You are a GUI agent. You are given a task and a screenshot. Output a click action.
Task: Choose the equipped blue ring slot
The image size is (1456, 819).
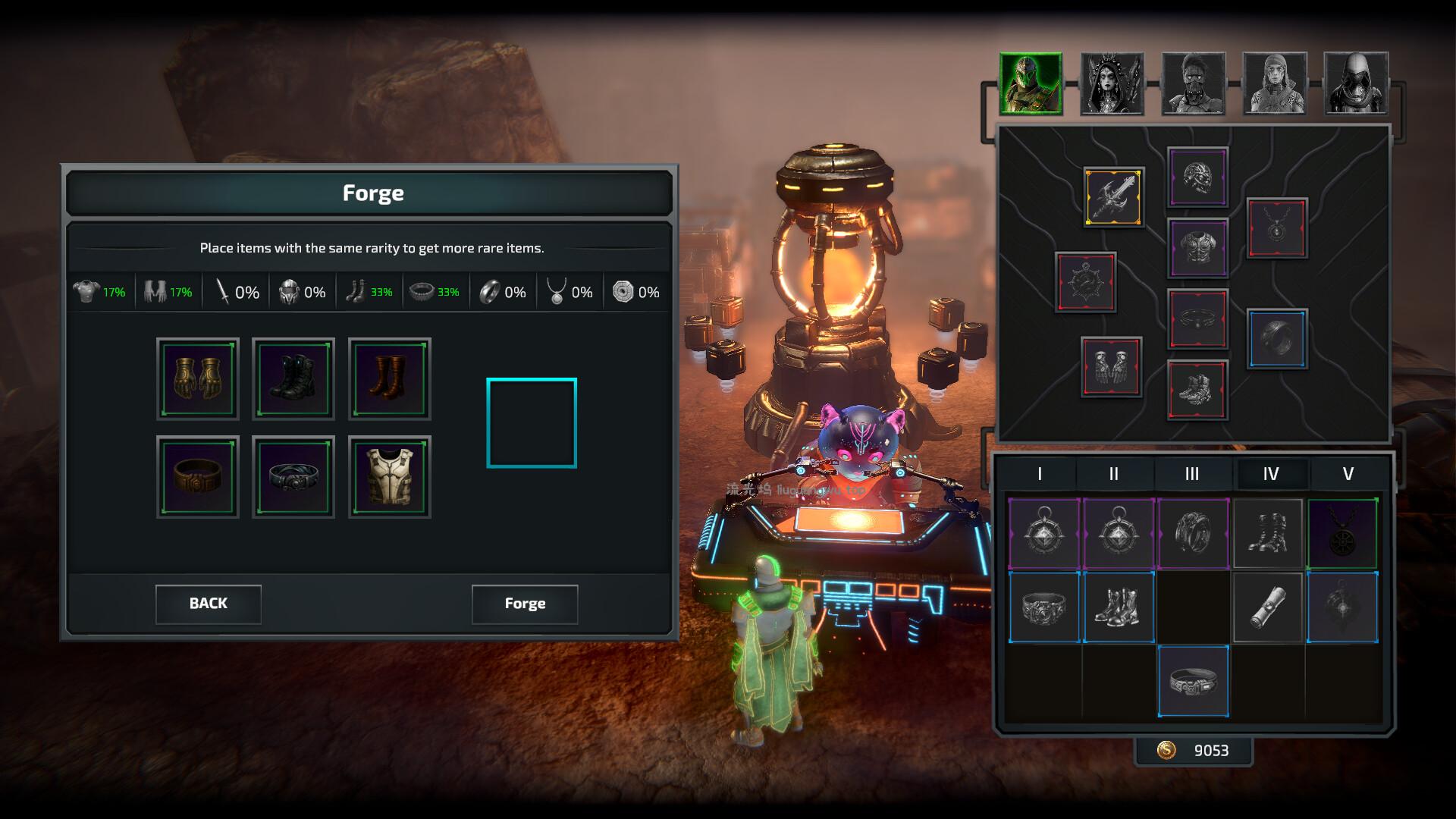[1277, 338]
